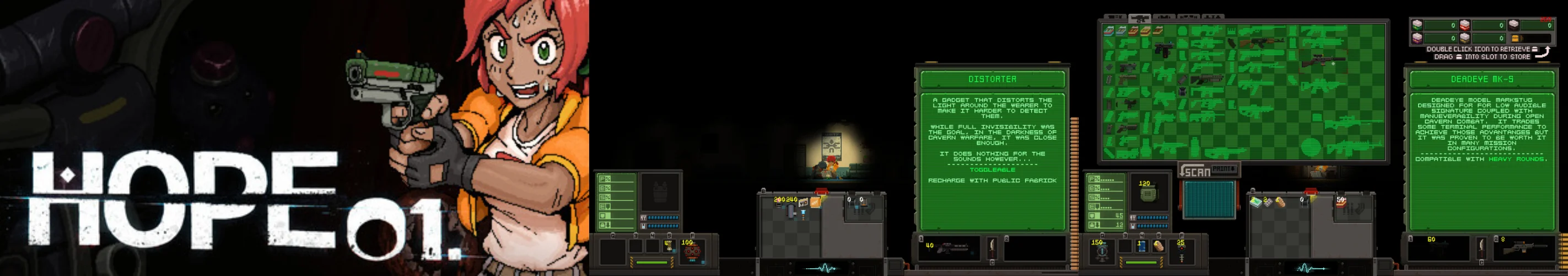Select the knife melee slot below Deadeye panel
The height and width of the screenshot is (276, 1568).
coord(1481,248)
